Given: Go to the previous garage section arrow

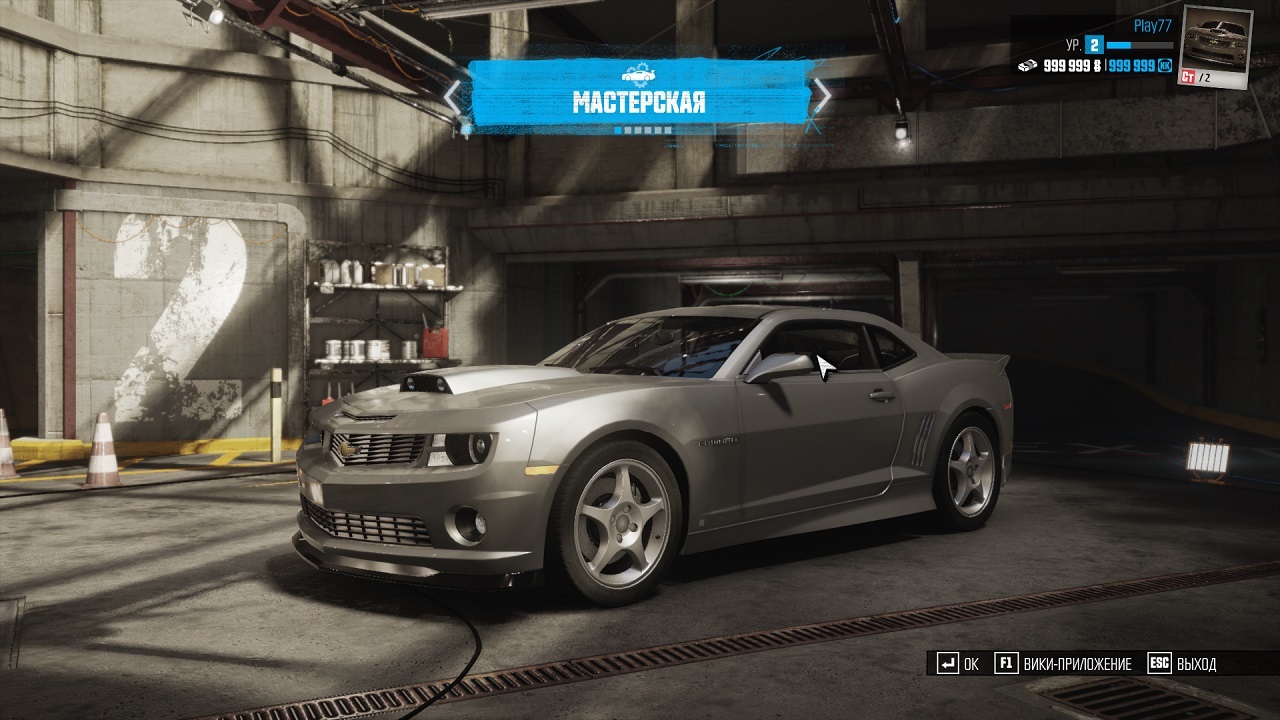Looking at the screenshot, I should point(453,96).
